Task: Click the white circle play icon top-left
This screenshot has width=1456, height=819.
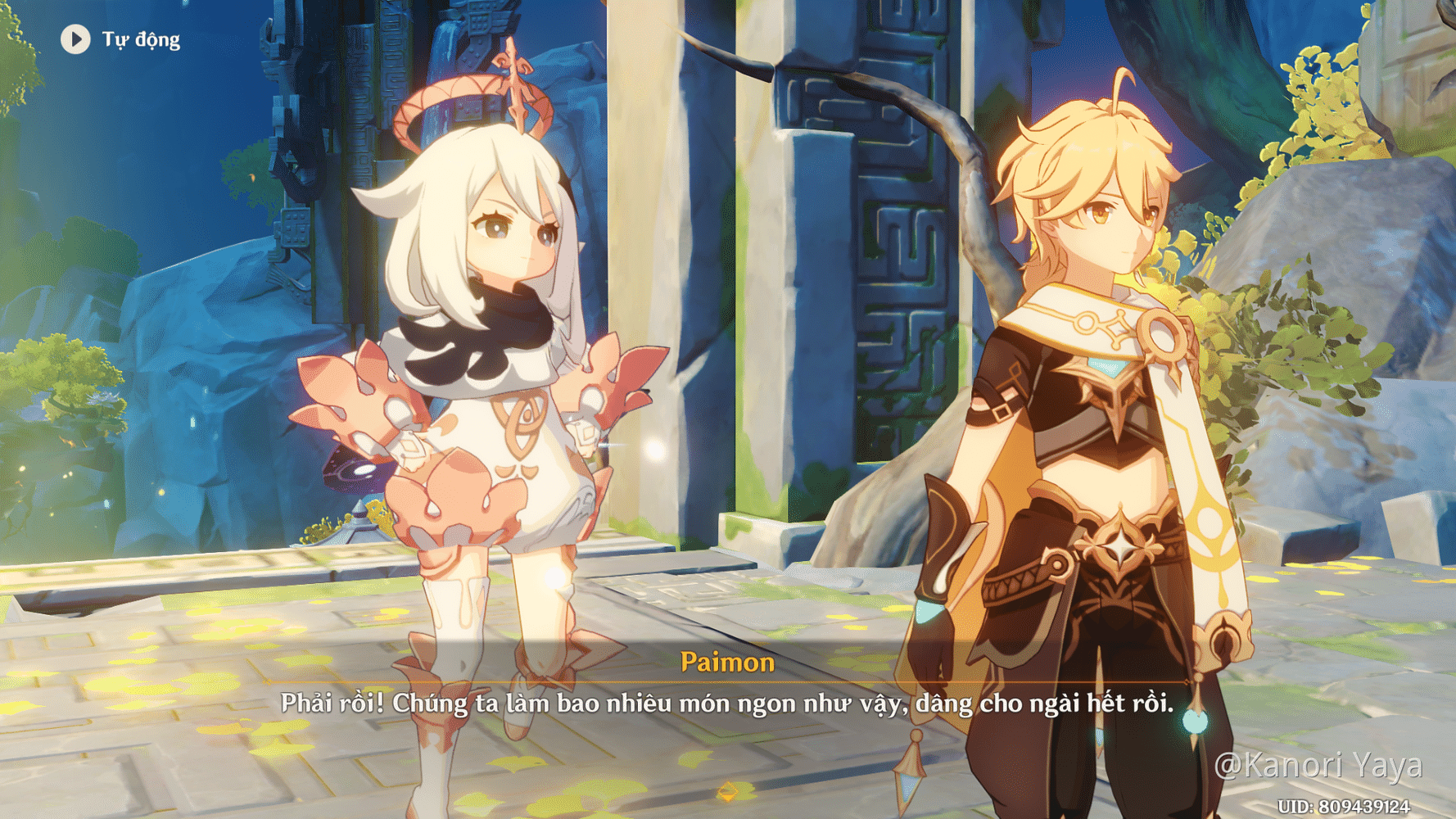Action: [x=75, y=39]
